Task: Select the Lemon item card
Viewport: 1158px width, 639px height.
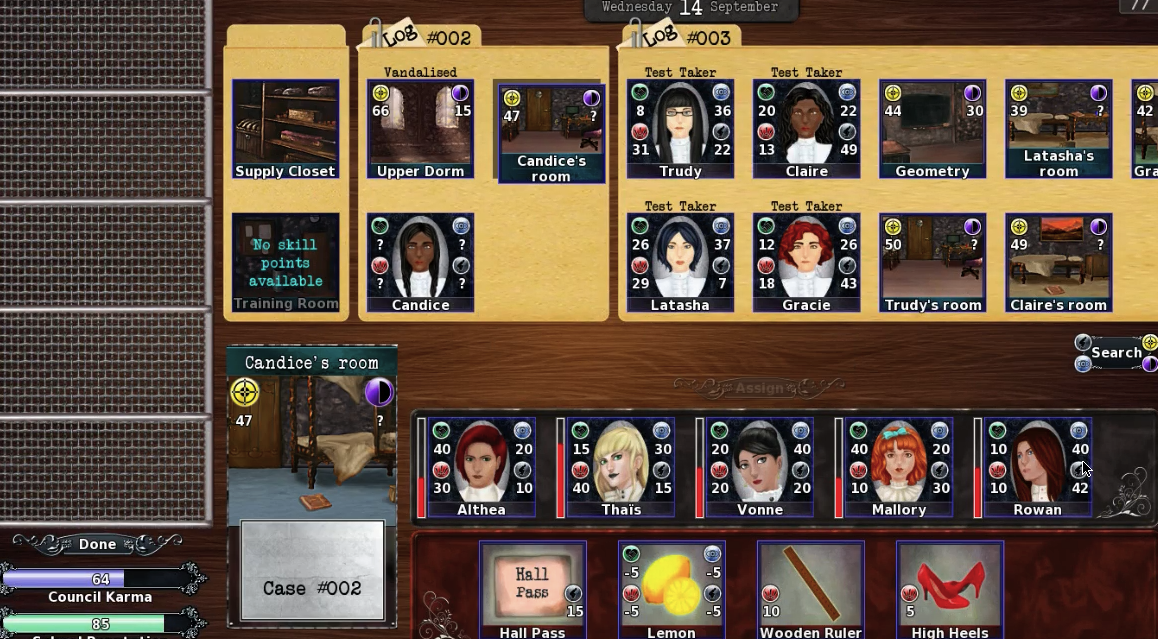Action: click(671, 590)
